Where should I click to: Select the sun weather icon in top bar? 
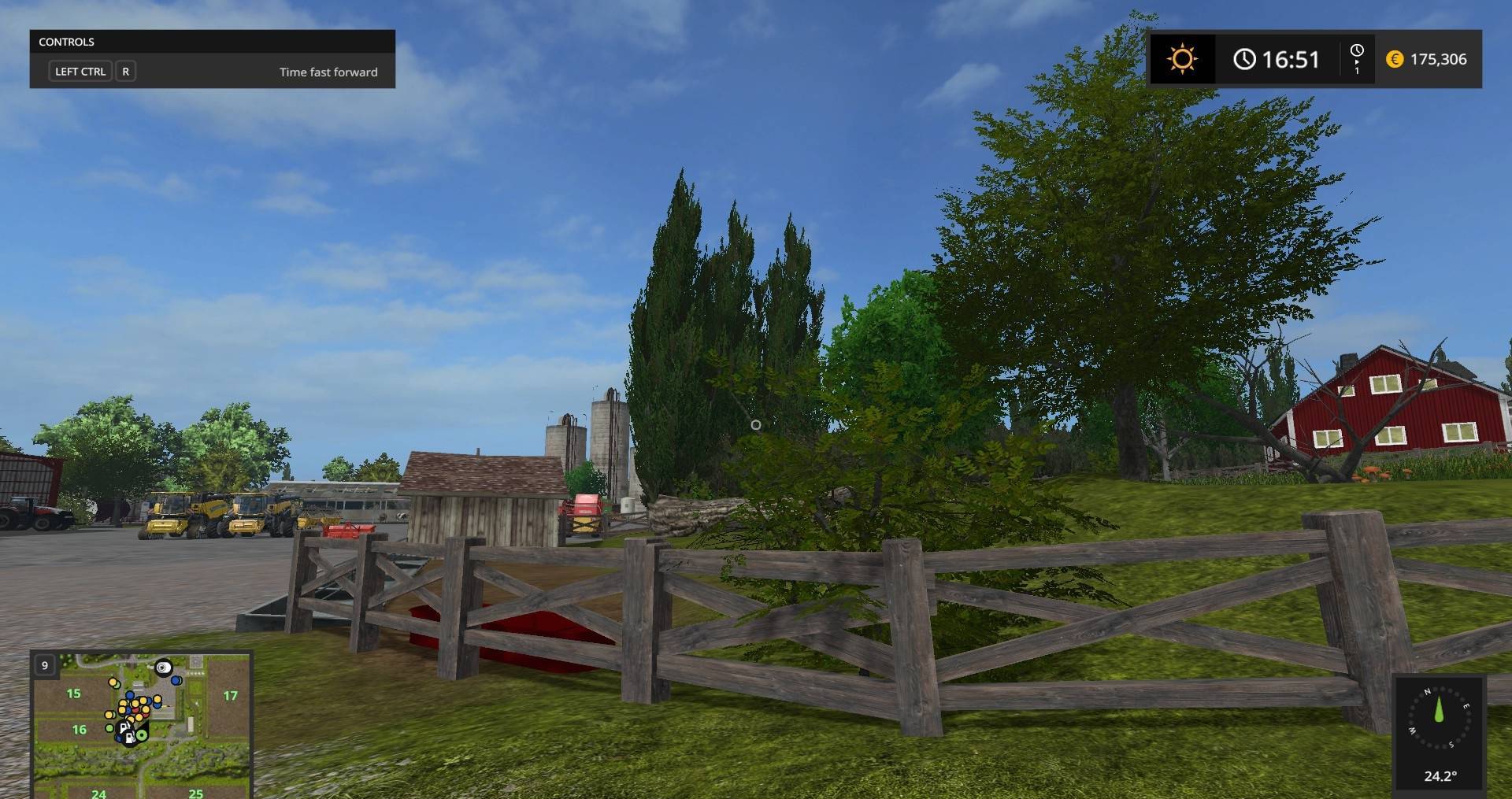tap(1183, 59)
